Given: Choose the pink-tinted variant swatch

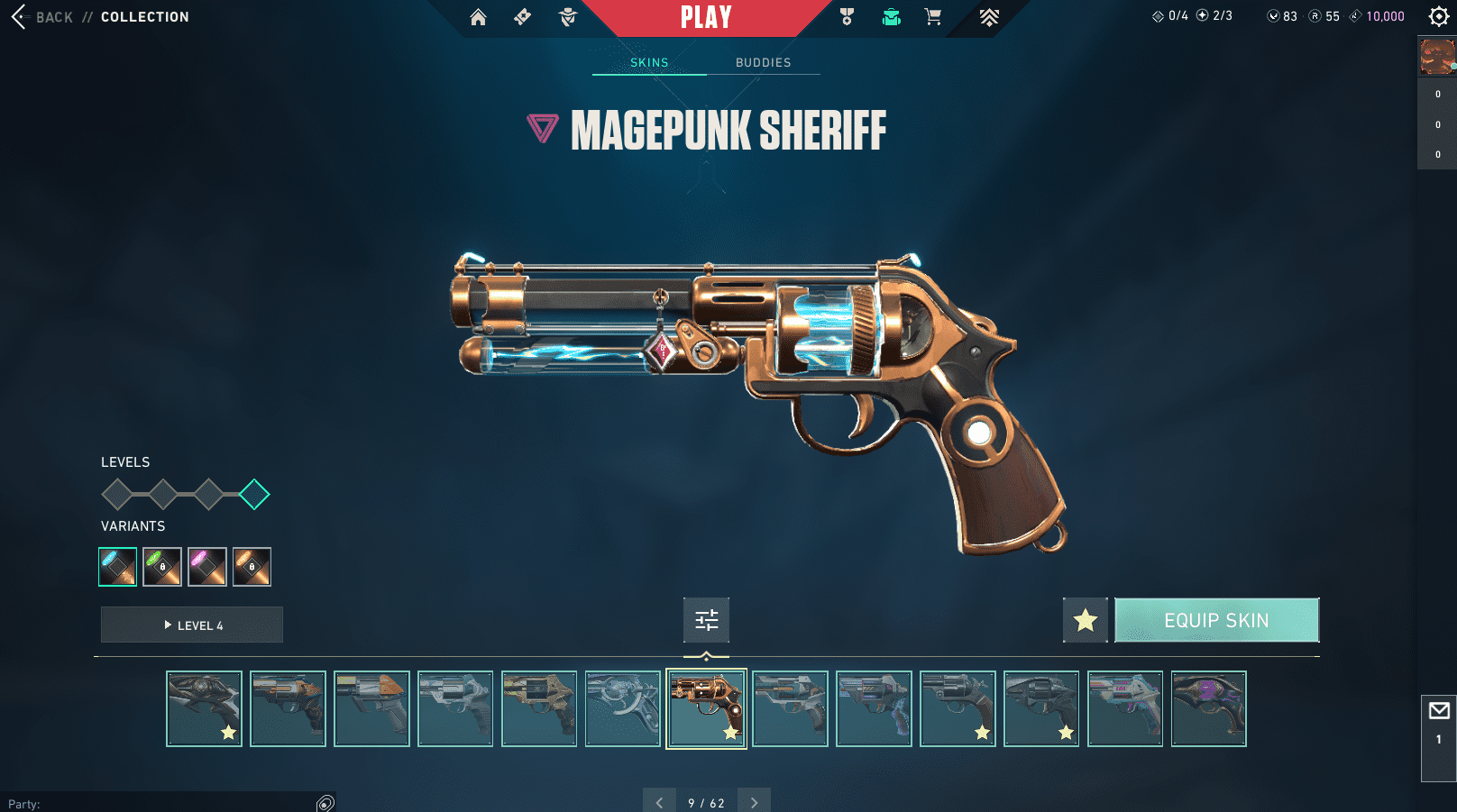Looking at the screenshot, I should (207, 567).
